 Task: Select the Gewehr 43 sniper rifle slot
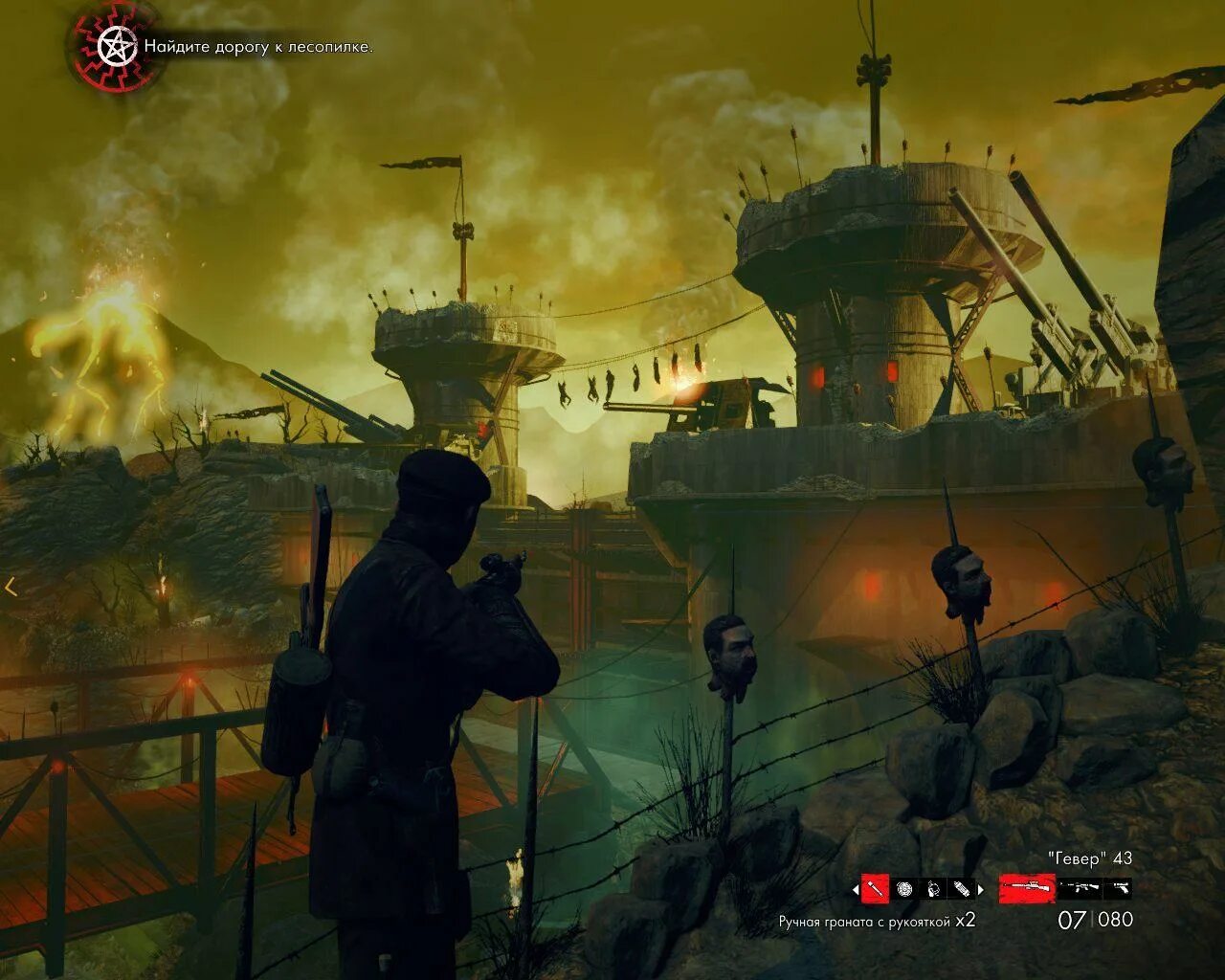coord(1027,888)
